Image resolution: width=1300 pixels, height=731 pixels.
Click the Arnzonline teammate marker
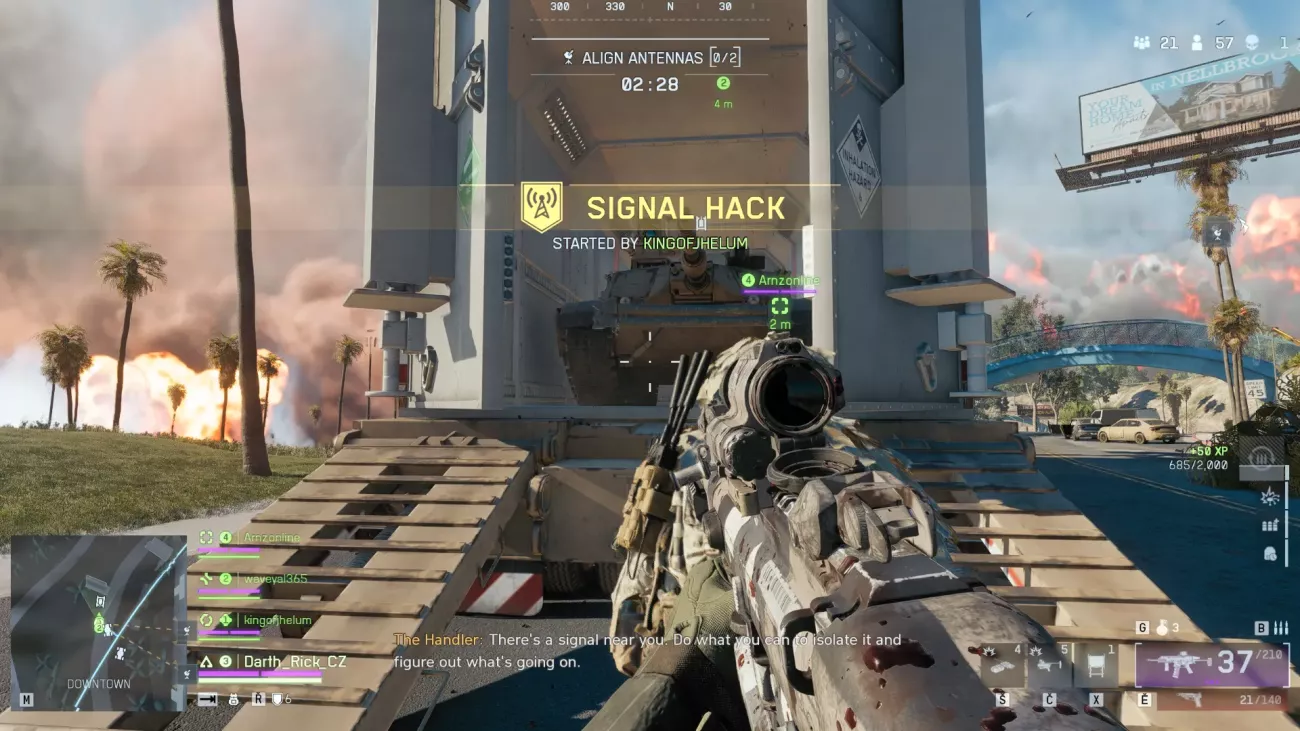coord(780,281)
